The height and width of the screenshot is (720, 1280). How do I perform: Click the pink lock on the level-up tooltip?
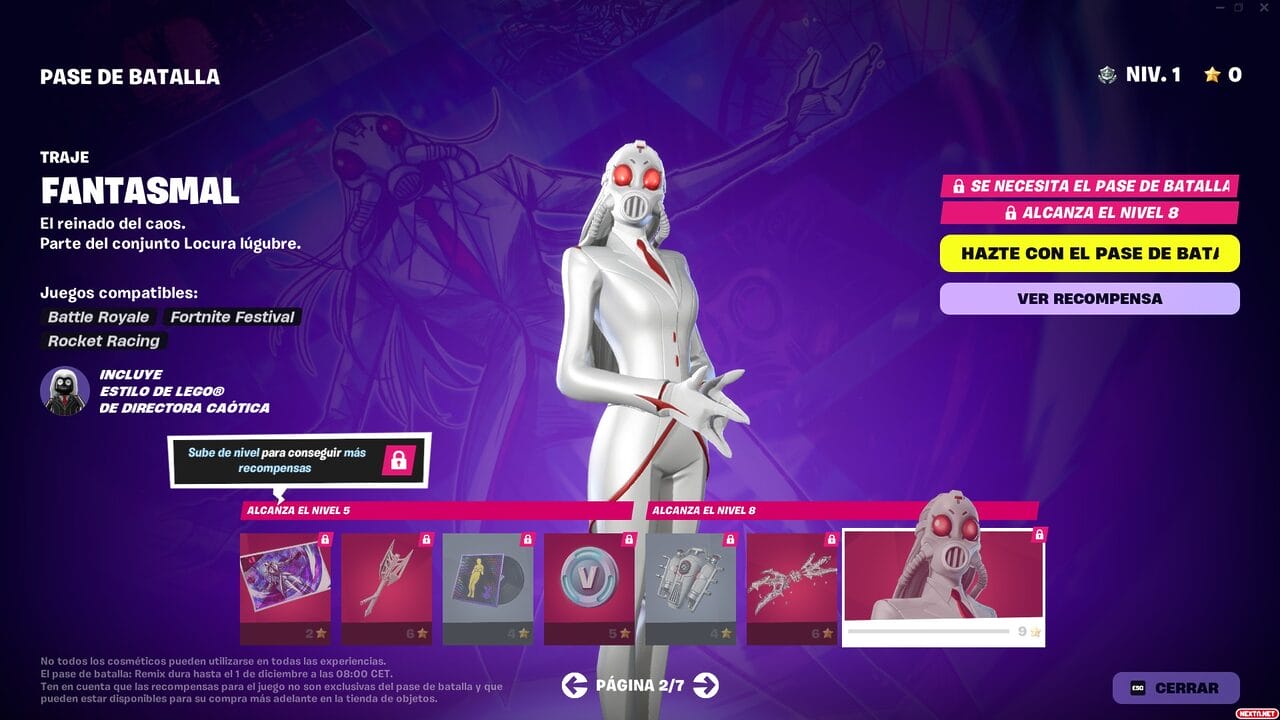pyautogui.click(x=398, y=460)
